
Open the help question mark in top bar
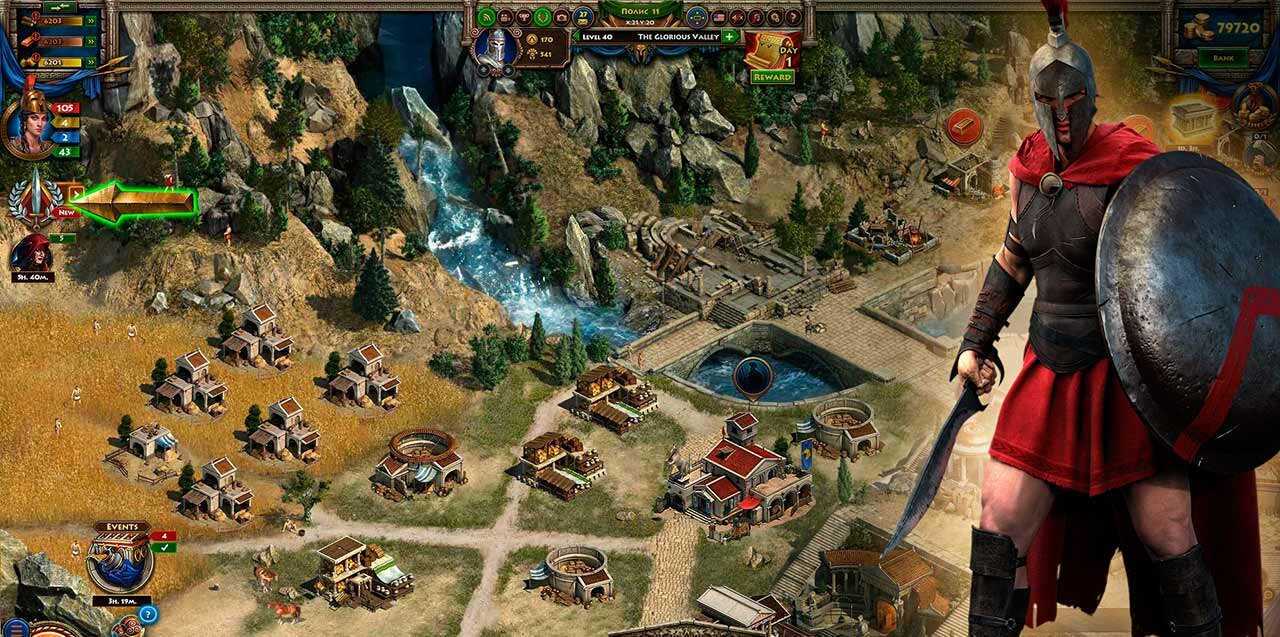coord(793,17)
